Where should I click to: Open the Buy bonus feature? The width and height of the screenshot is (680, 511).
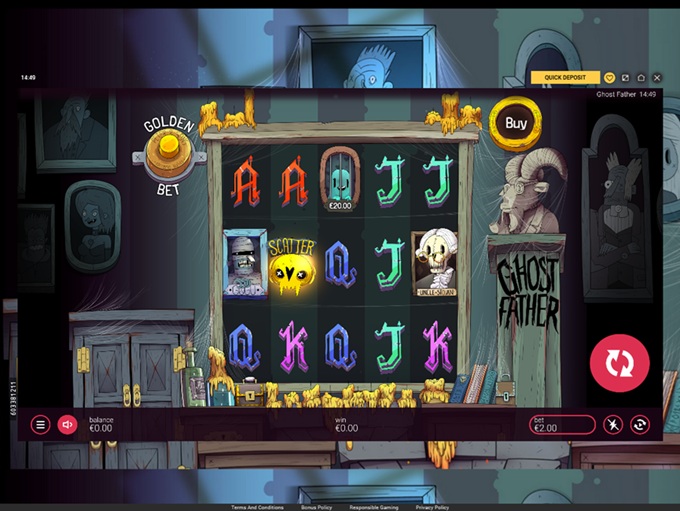[x=516, y=124]
